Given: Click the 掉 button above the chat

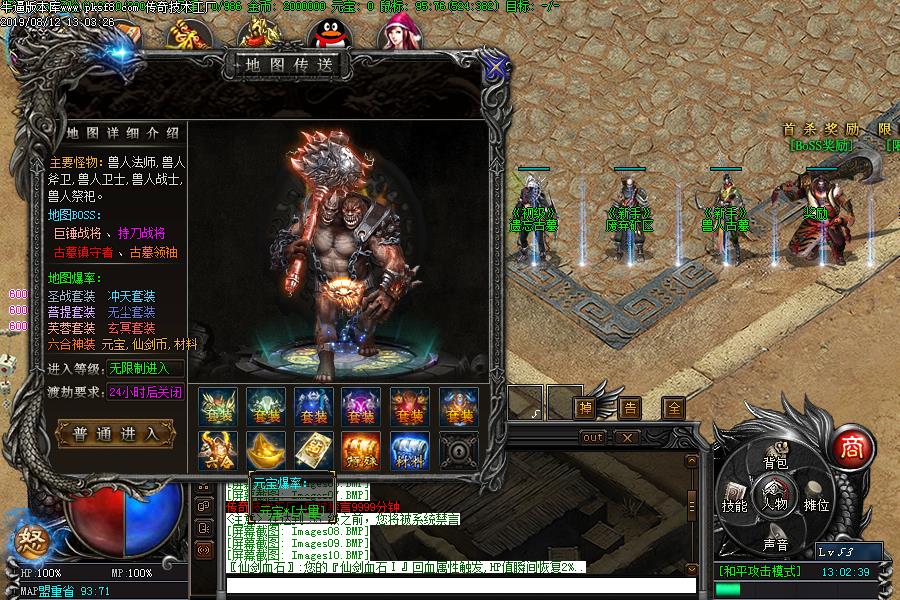Looking at the screenshot, I should point(585,407).
